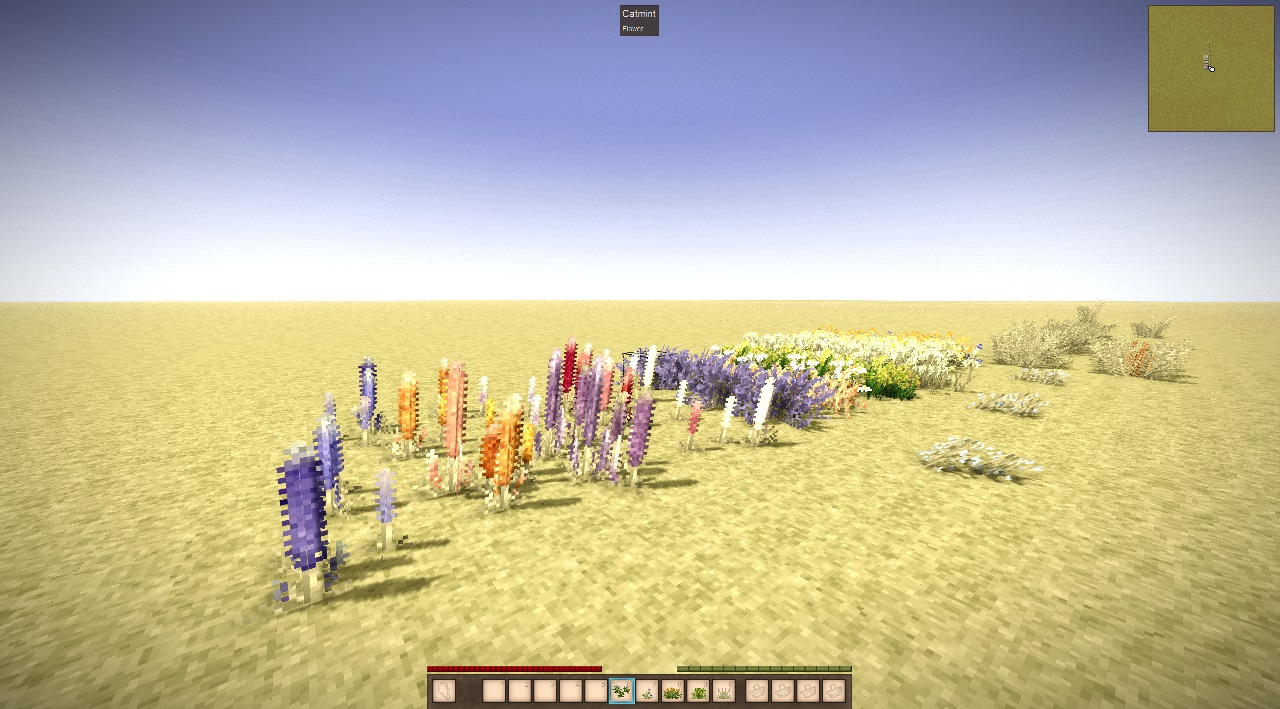Image resolution: width=1280 pixels, height=709 pixels.
Task: Select the pale grass tuft hotbar slot
Action: point(724,691)
